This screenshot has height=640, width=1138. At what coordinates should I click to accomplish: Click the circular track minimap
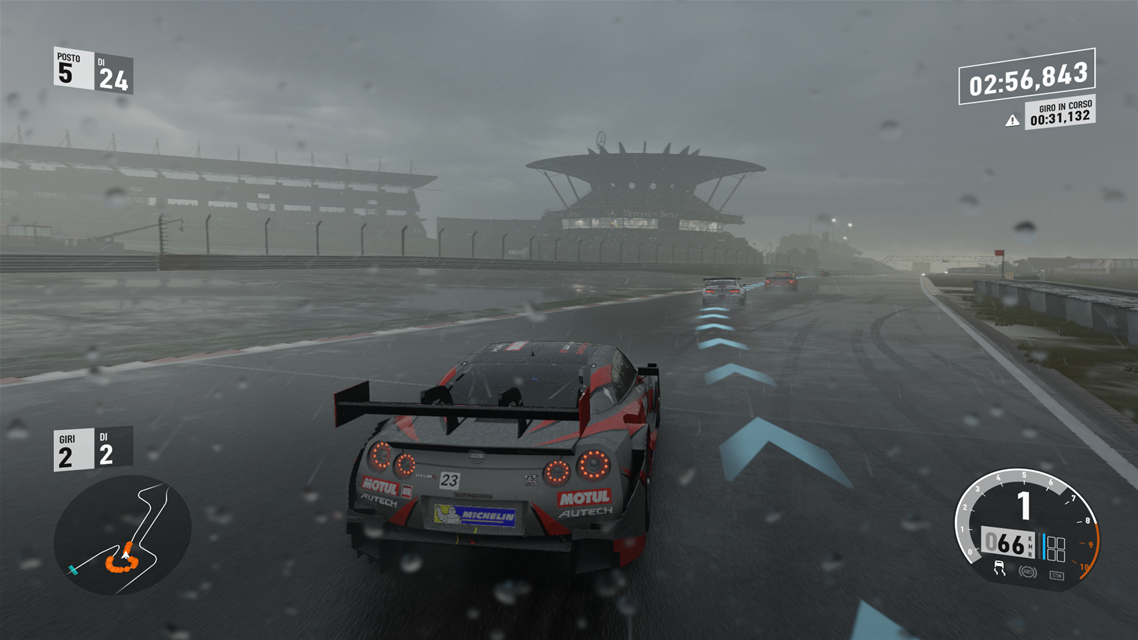click(x=122, y=535)
